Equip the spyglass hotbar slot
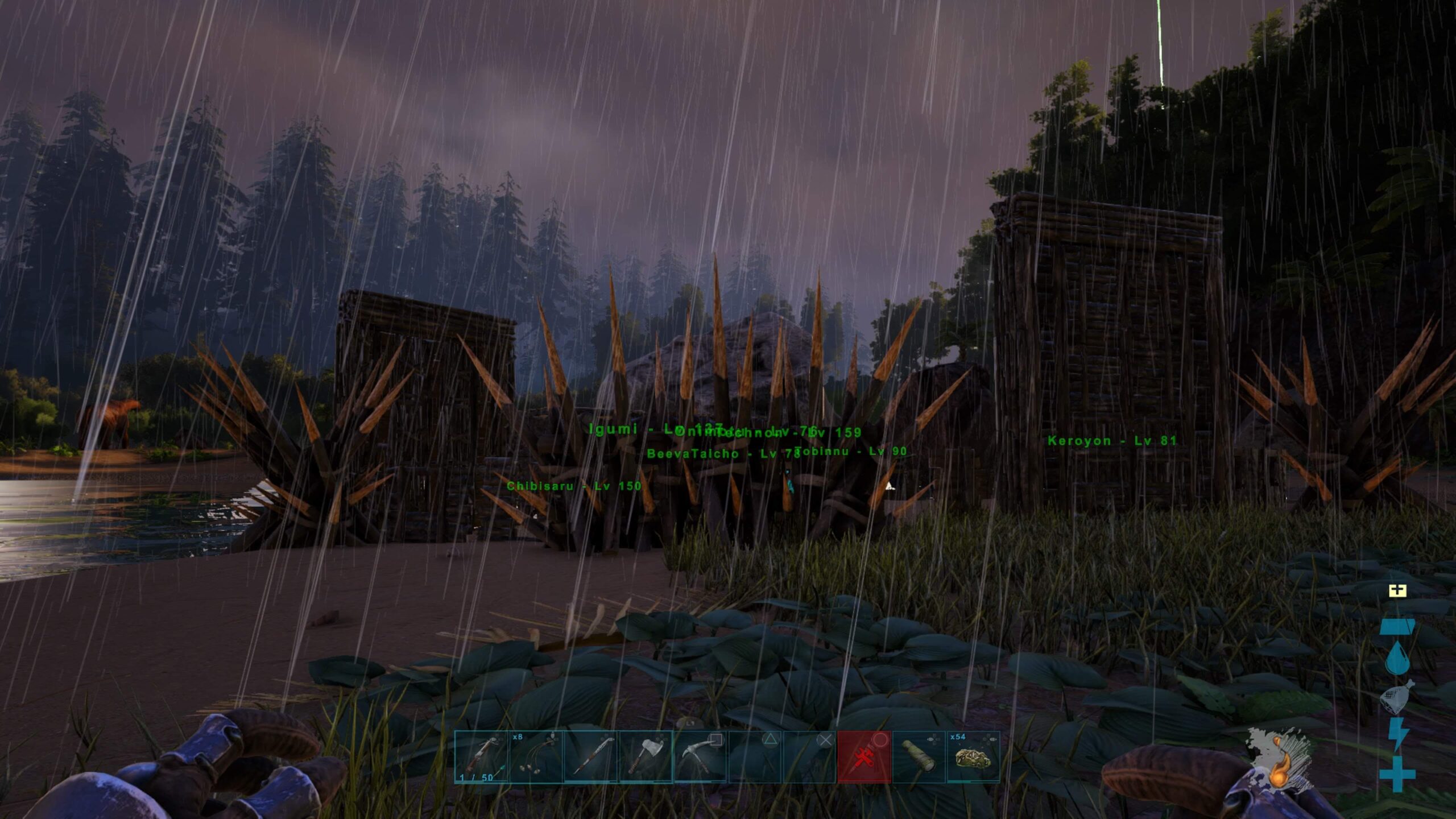 (x=918, y=757)
